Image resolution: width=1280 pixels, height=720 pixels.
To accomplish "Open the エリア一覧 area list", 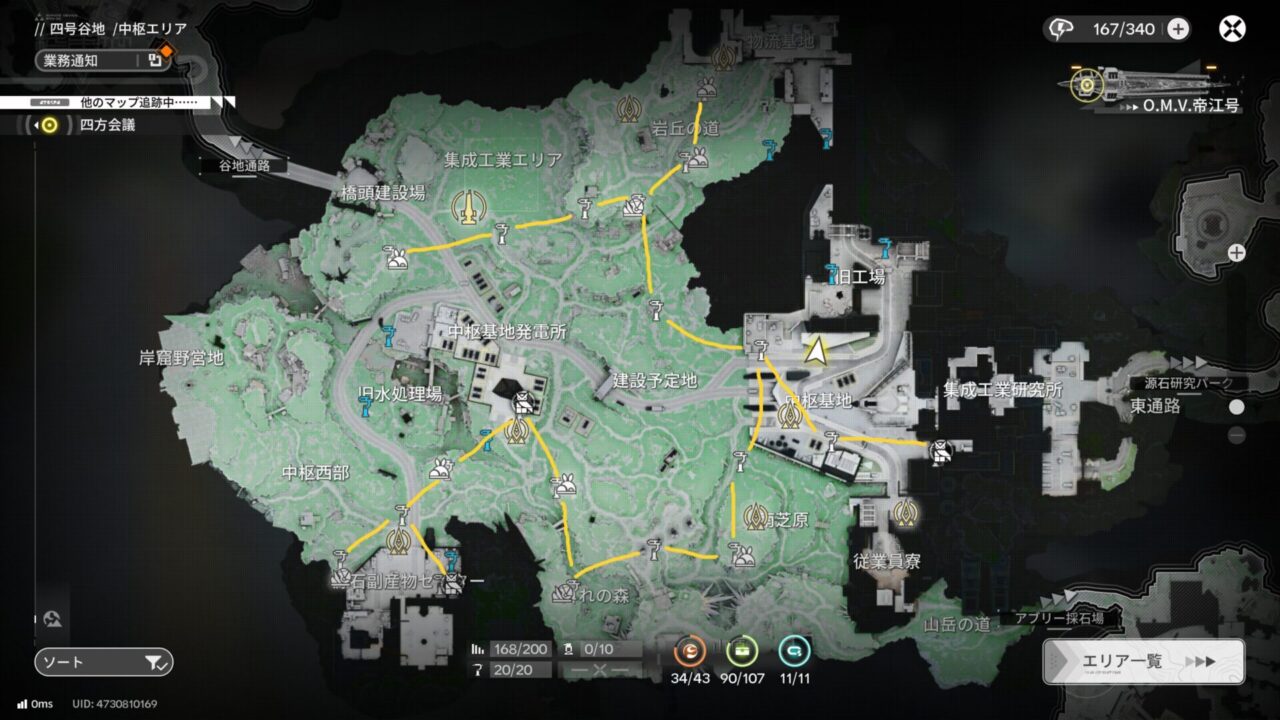I will point(1143,662).
